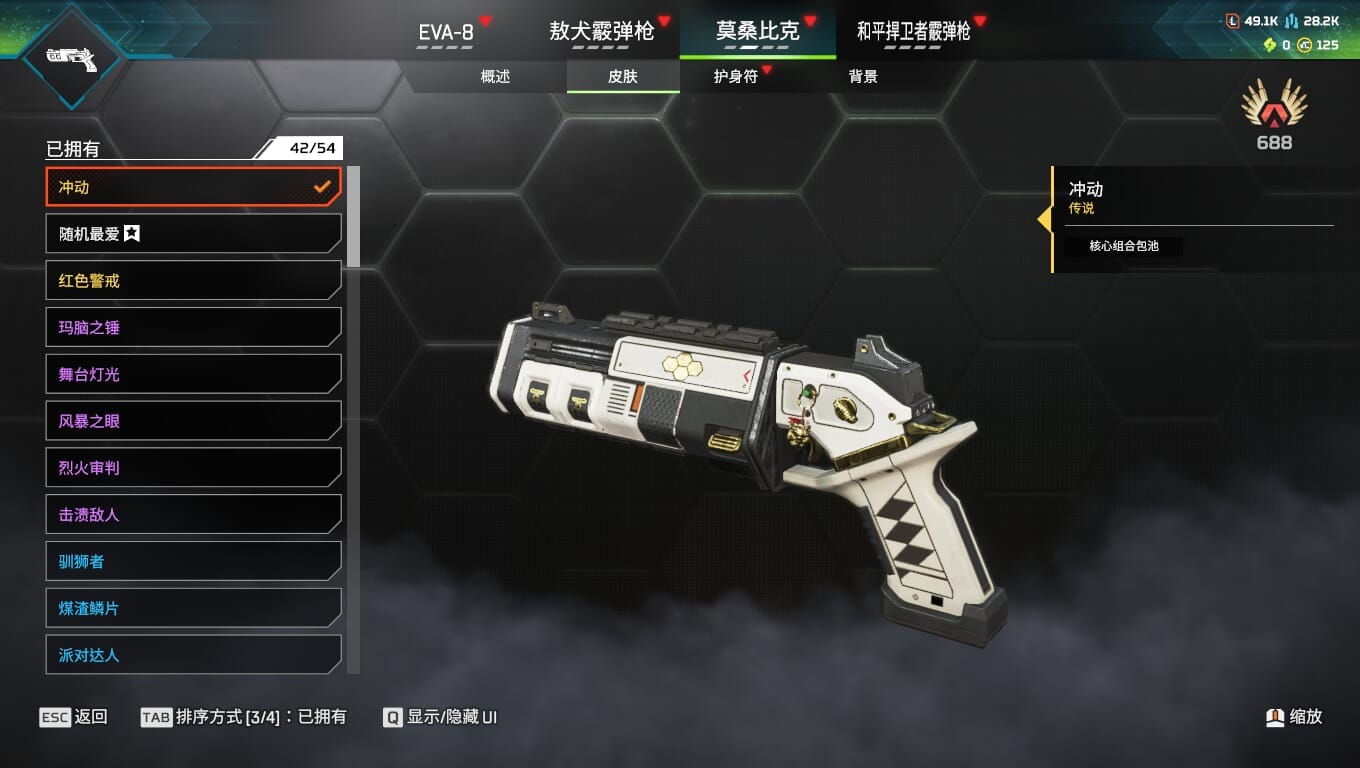Switch to the 背景 sub-tab
The image size is (1360, 768).
click(x=863, y=77)
